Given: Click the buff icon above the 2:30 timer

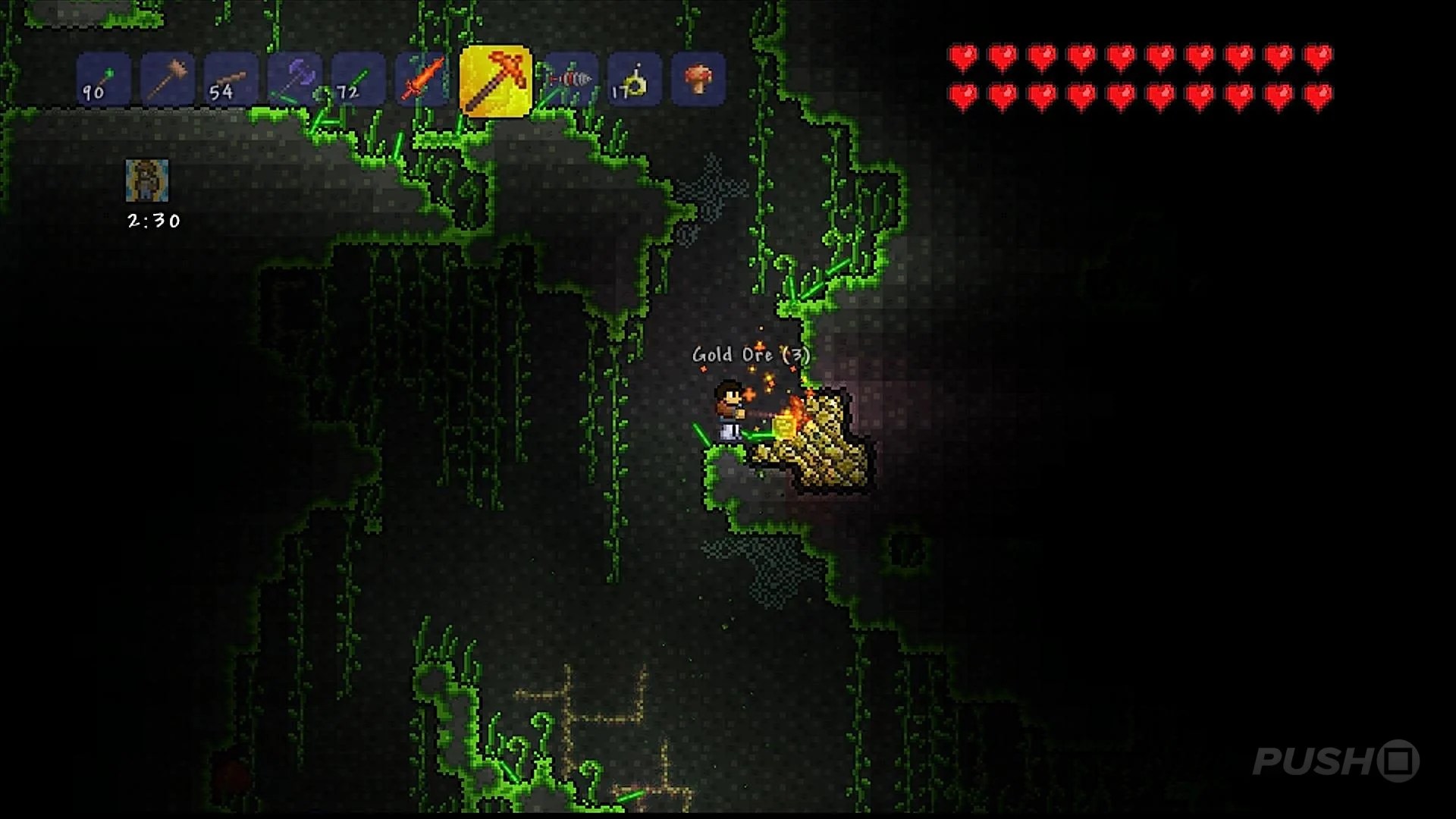Looking at the screenshot, I should click(149, 182).
